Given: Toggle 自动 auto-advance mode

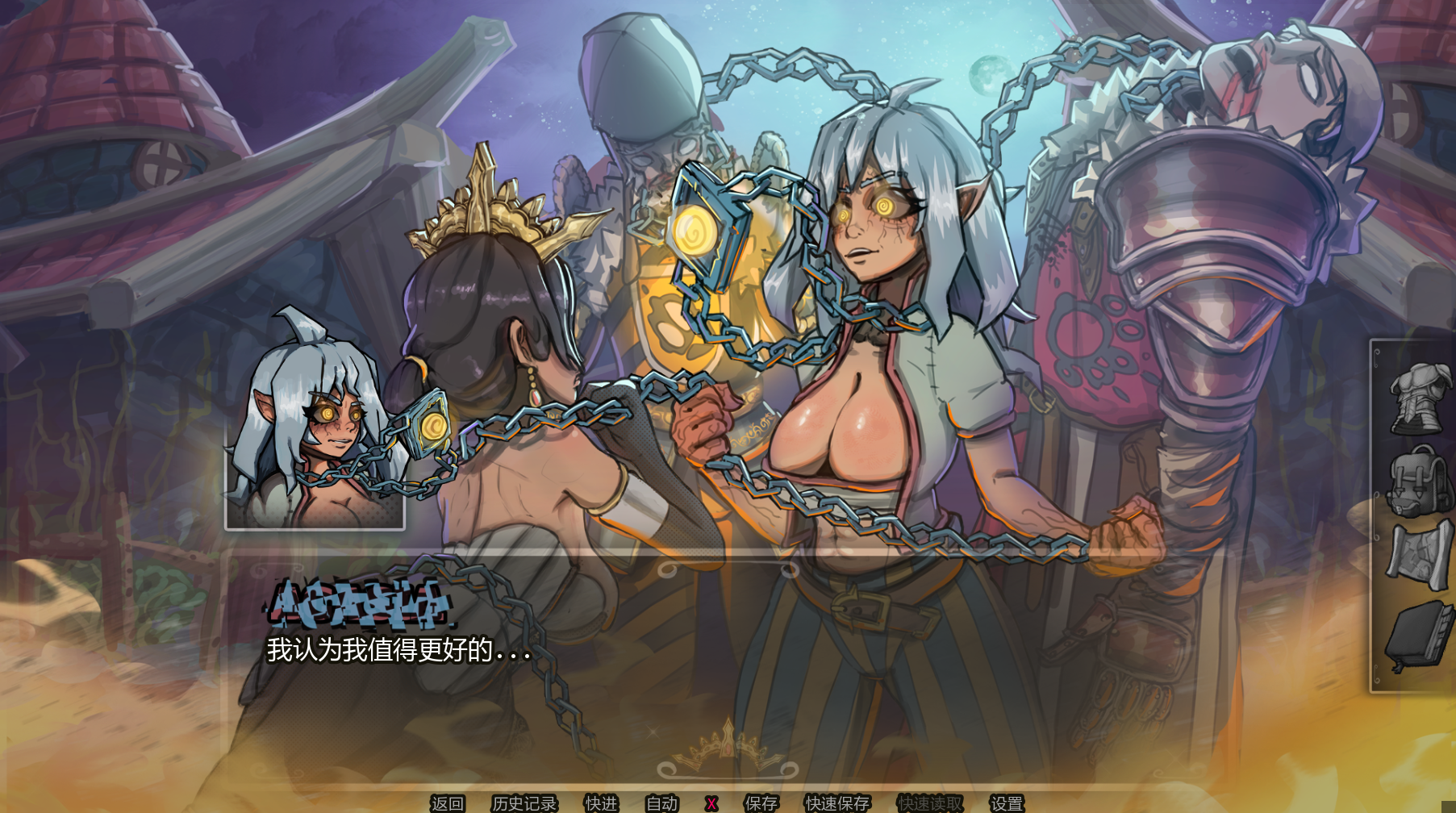Looking at the screenshot, I should [661, 803].
